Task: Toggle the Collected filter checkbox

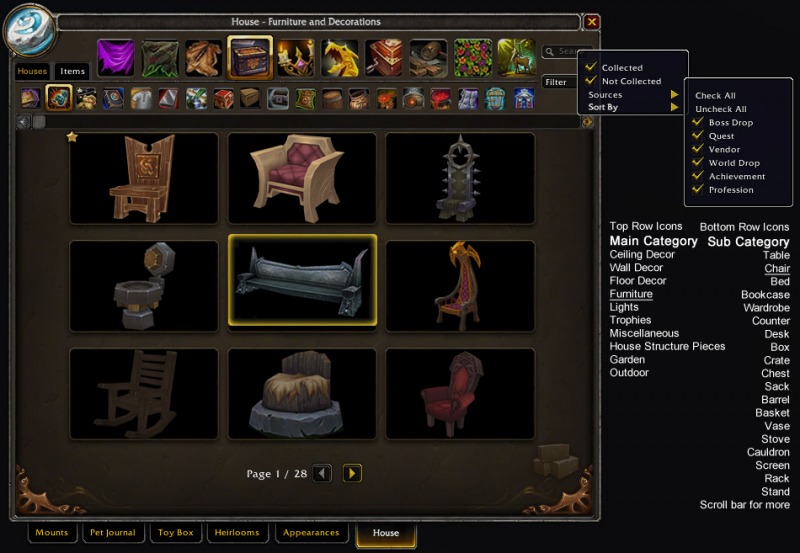Action: (592, 68)
